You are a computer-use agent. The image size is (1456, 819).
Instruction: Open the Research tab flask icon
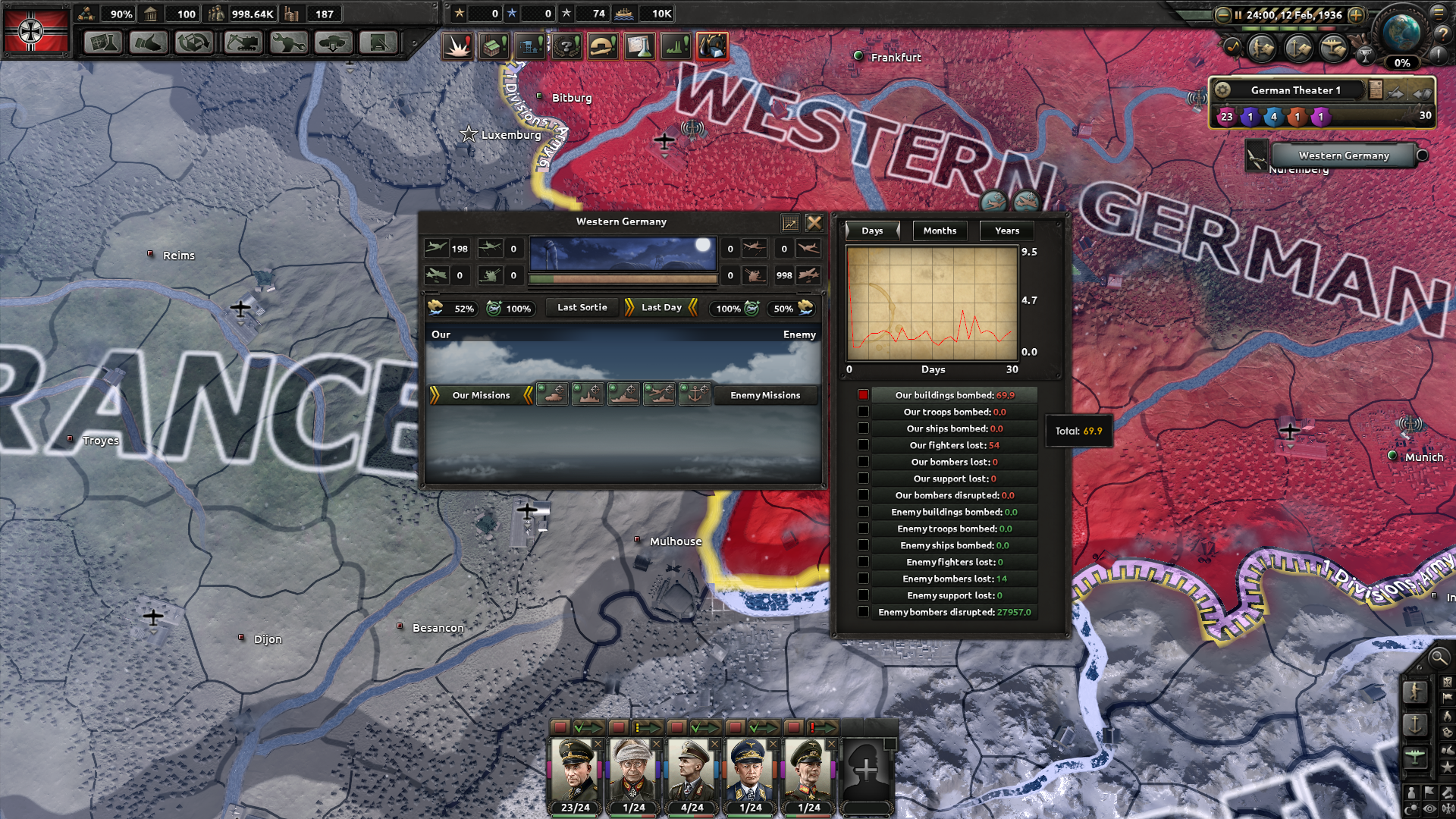tap(102, 43)
